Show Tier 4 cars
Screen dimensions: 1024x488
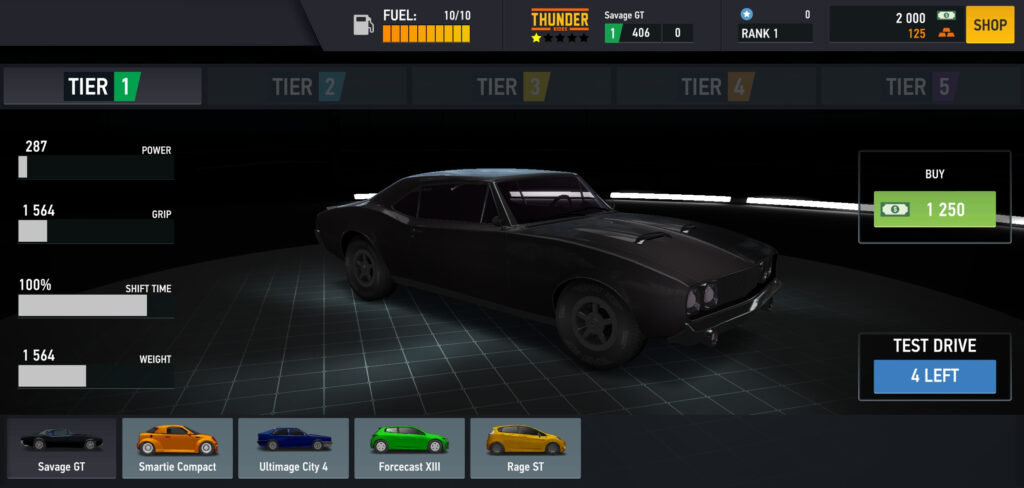coord(716,87)
